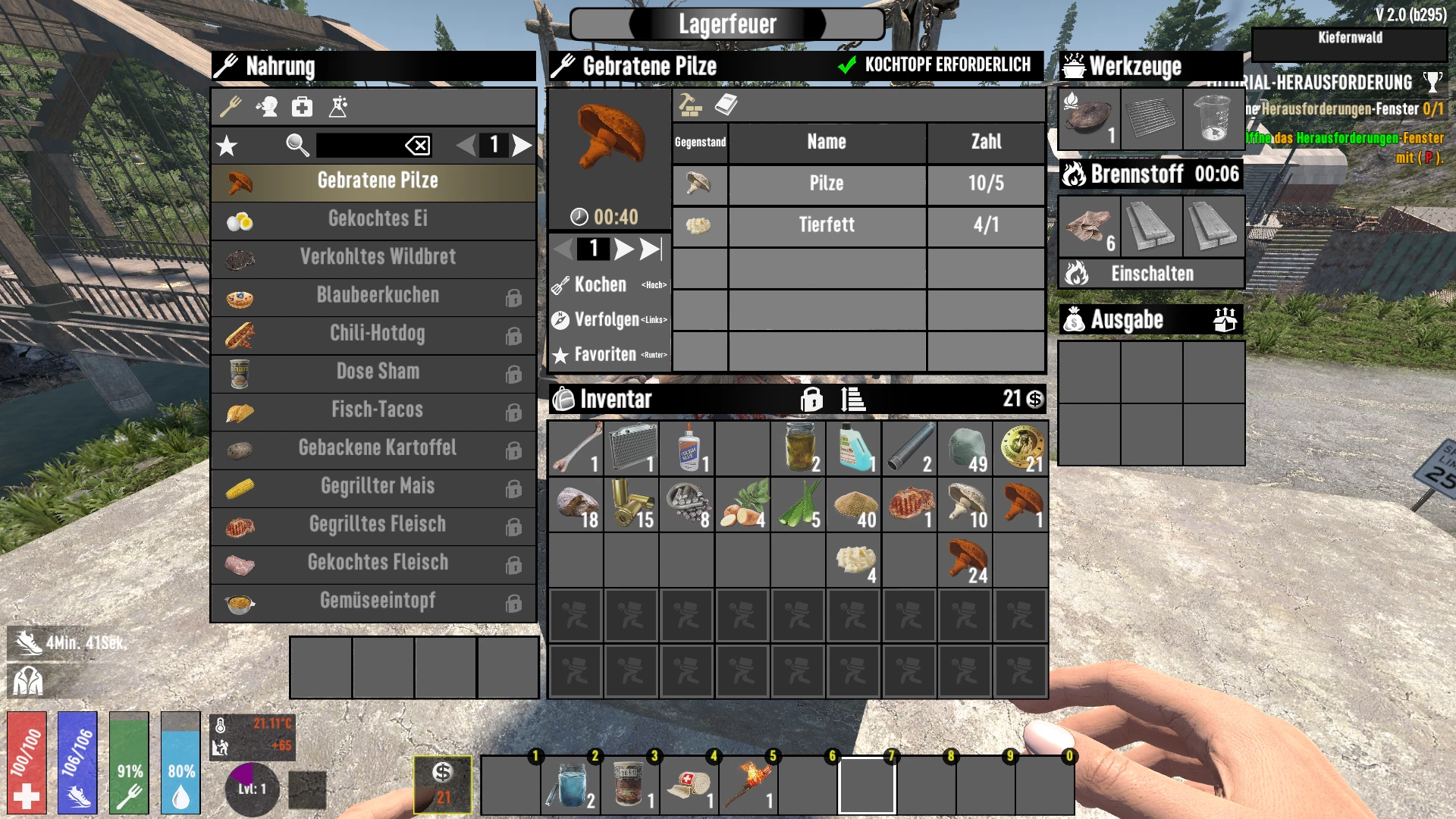Pick the stack of 24 roasted mushrooms
1456x819 pixels.
pos(965,561)
